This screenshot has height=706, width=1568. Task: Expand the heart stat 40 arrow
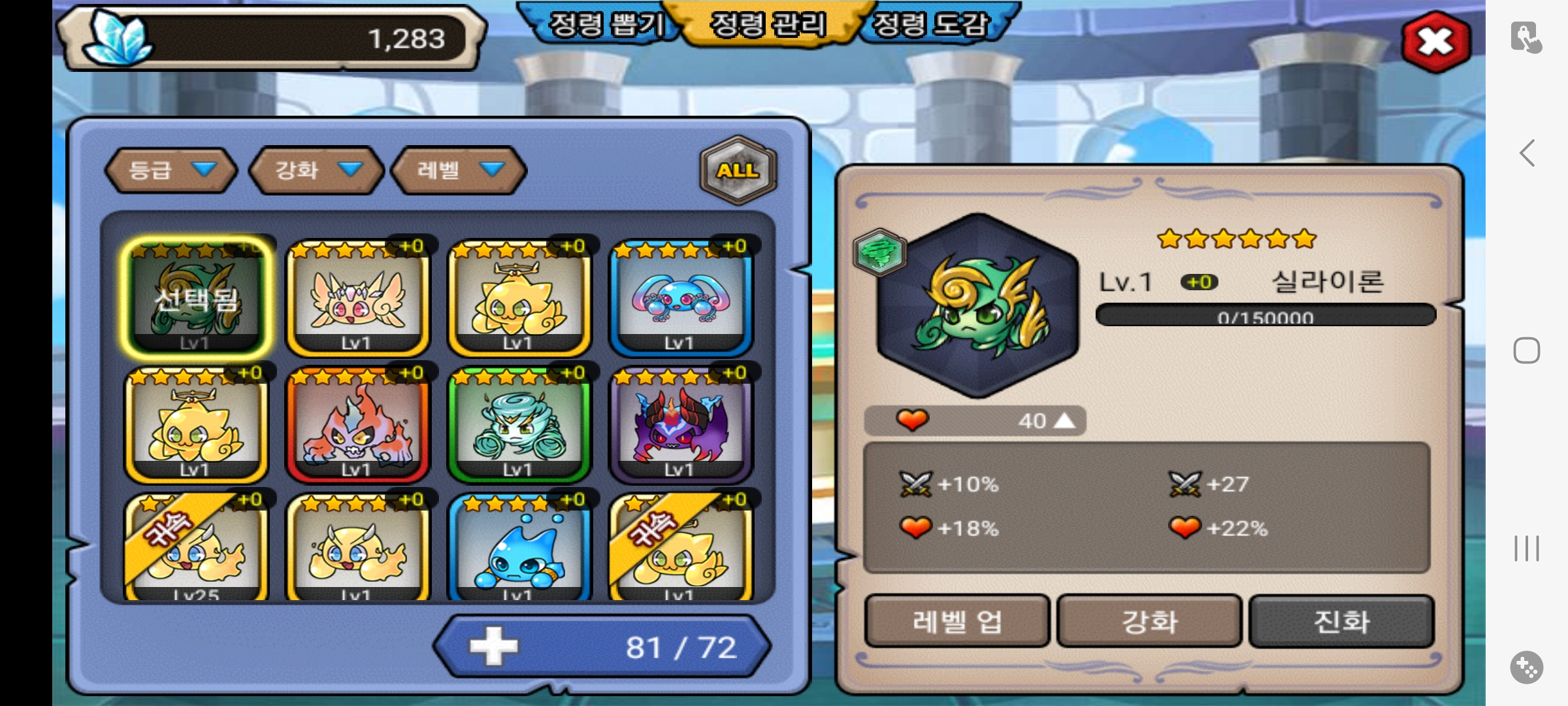(1064, 420)
